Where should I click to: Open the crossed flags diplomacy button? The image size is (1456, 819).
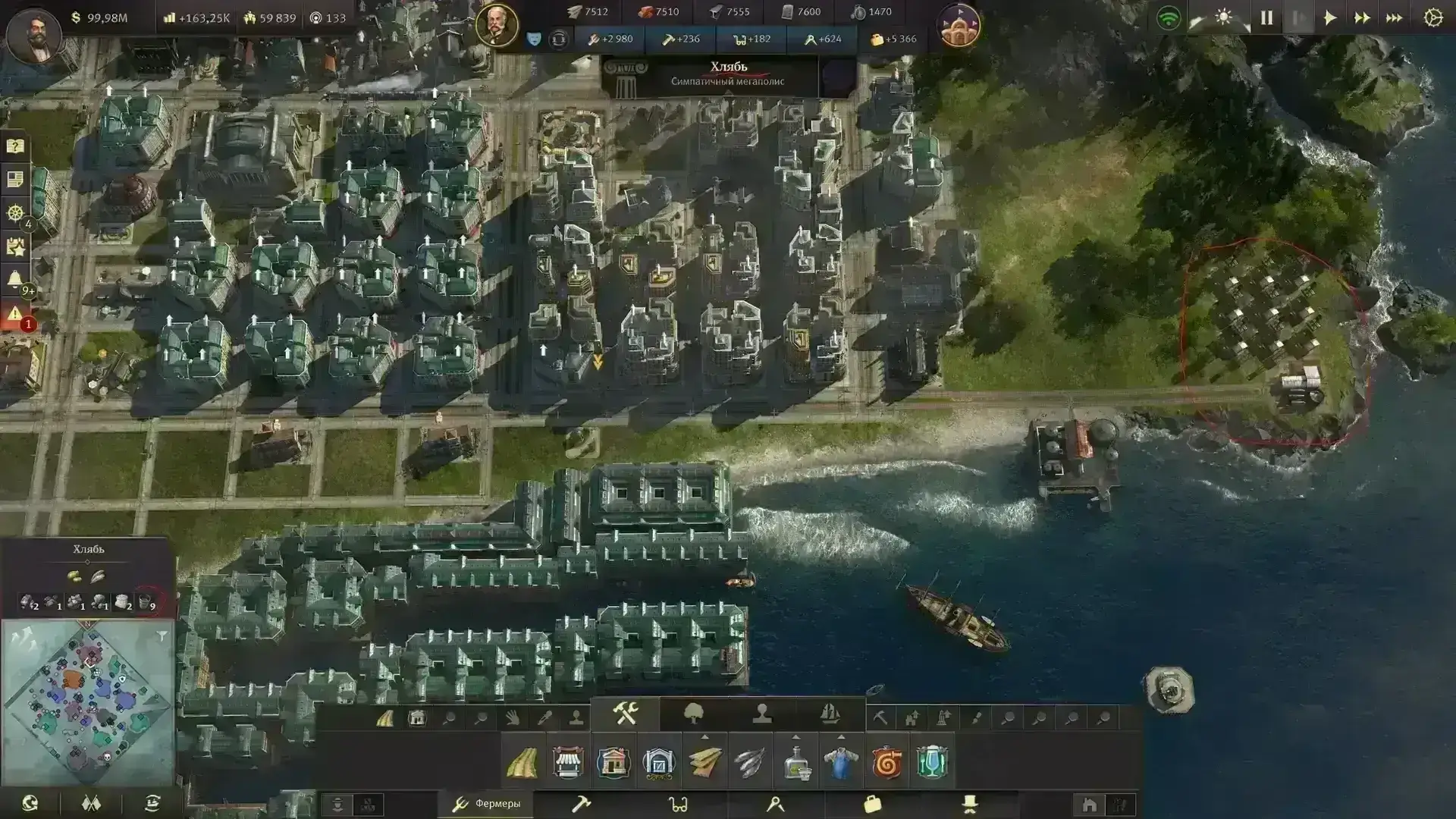coord(91,804)
